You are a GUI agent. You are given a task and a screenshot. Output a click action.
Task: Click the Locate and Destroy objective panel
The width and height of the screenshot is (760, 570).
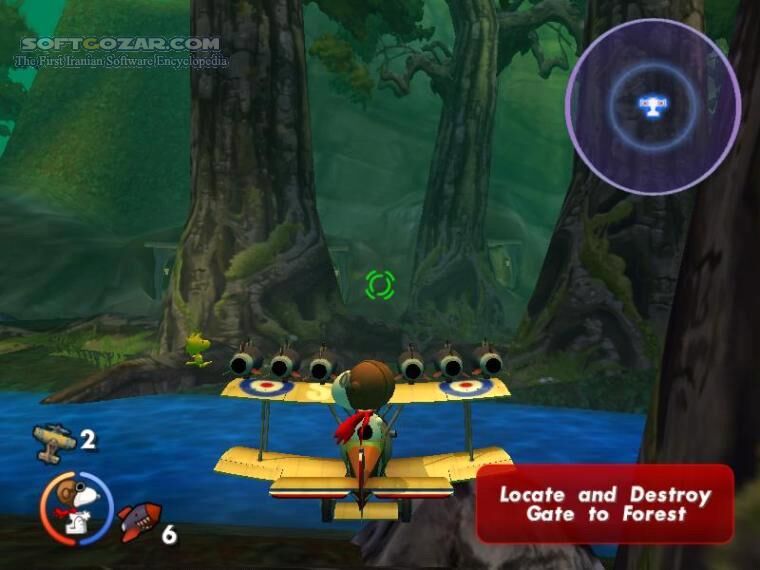[x=604, y=504]
